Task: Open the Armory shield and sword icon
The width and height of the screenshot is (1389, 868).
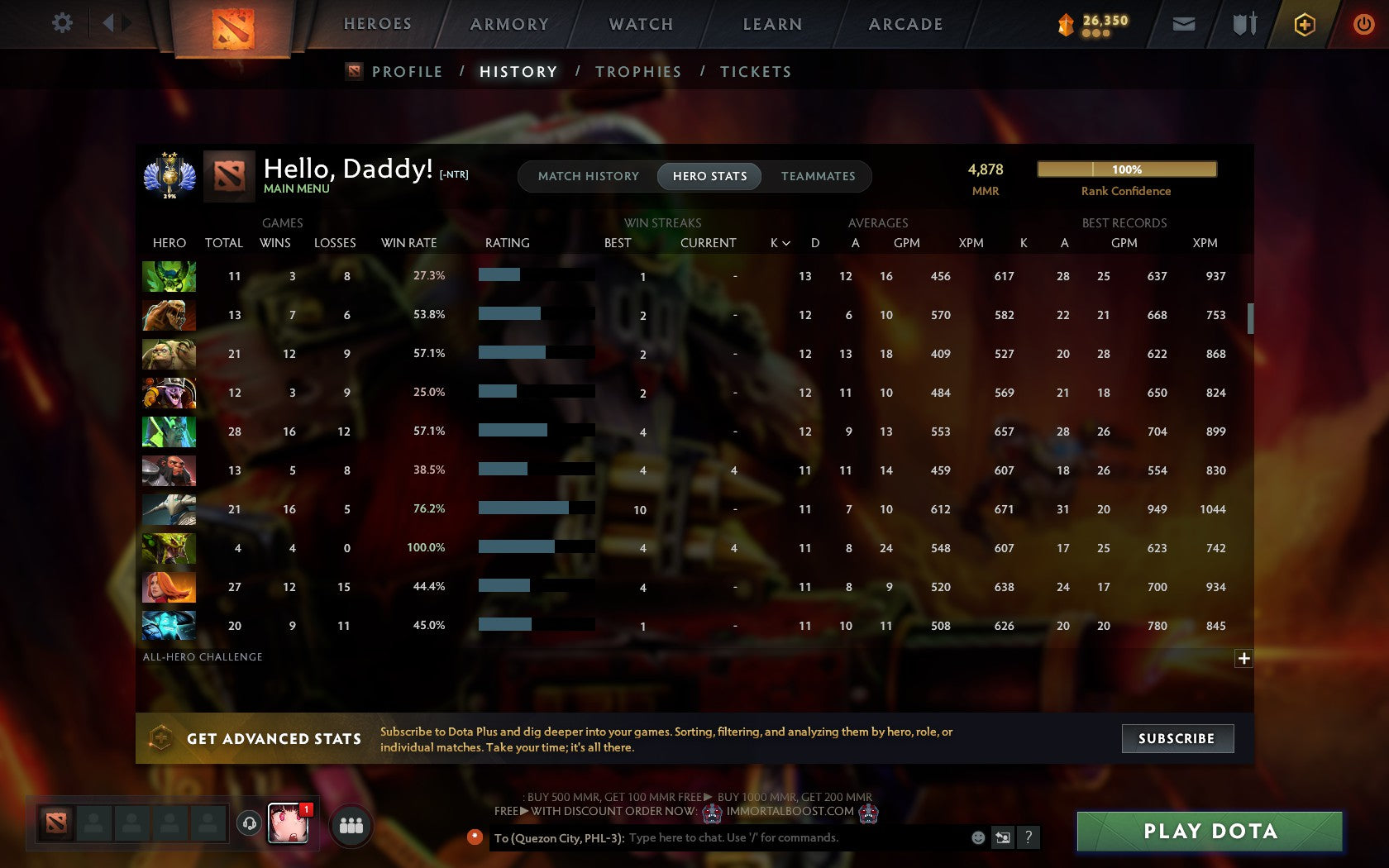Action: [x=1242, y=24]
